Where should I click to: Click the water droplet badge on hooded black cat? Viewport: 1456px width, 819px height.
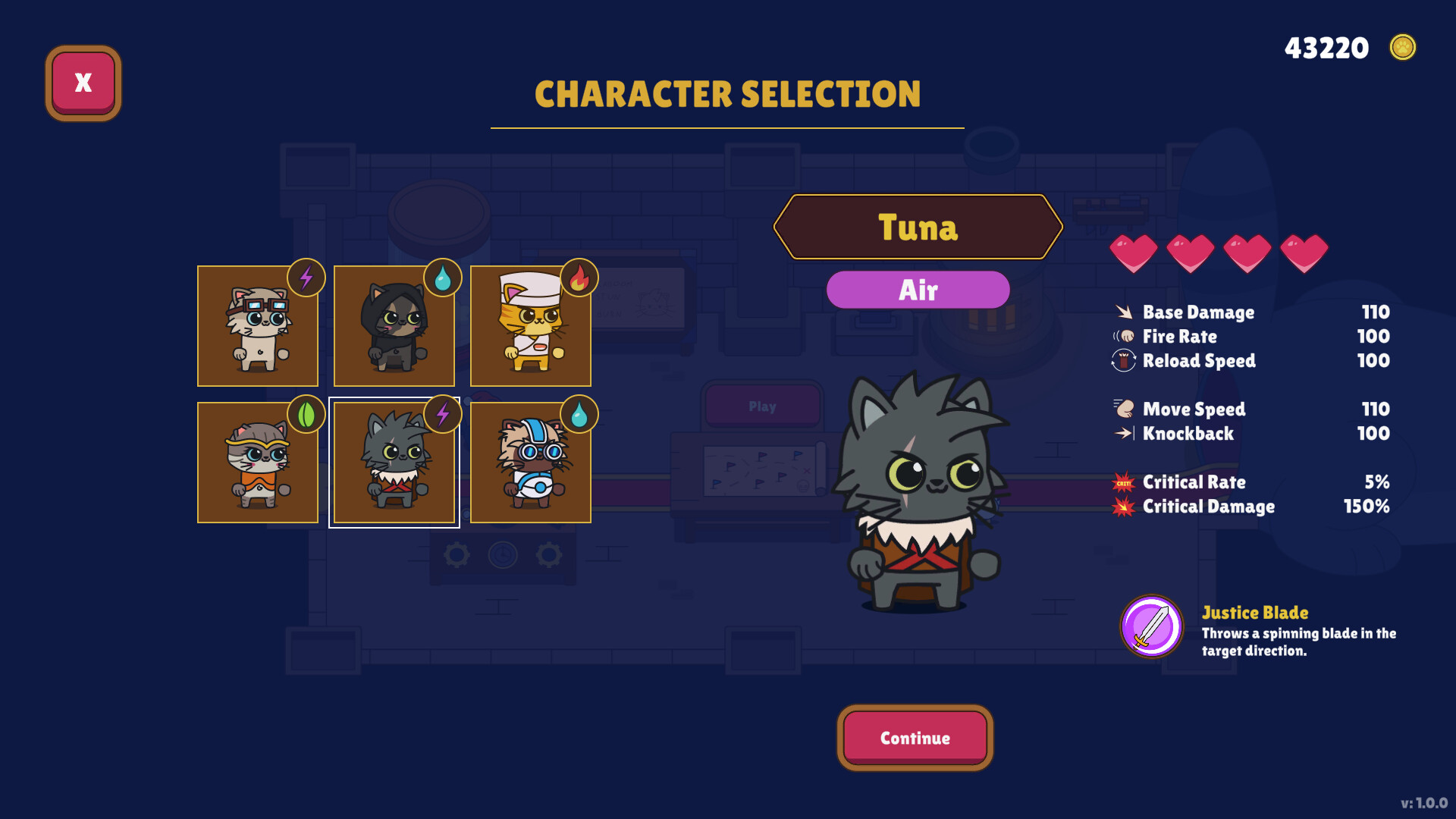point(442,279)
